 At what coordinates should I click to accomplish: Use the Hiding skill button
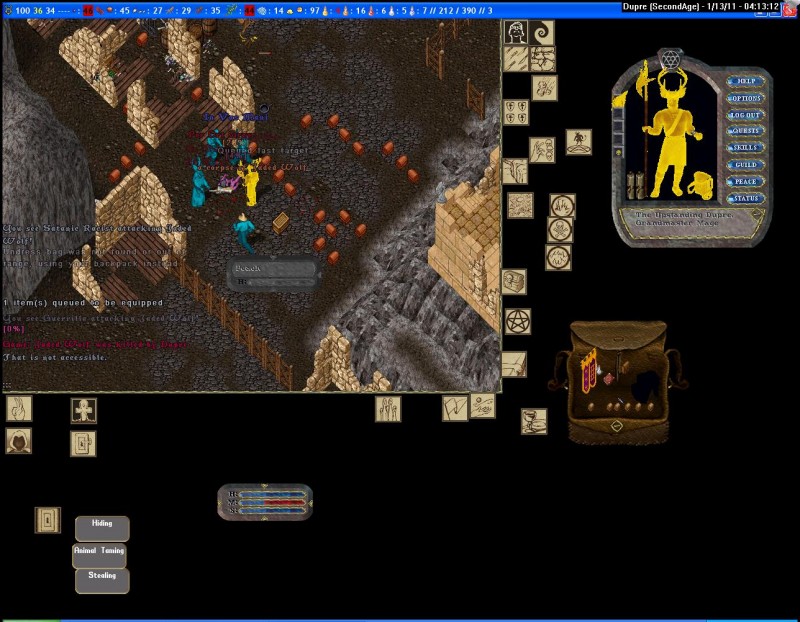102,527
